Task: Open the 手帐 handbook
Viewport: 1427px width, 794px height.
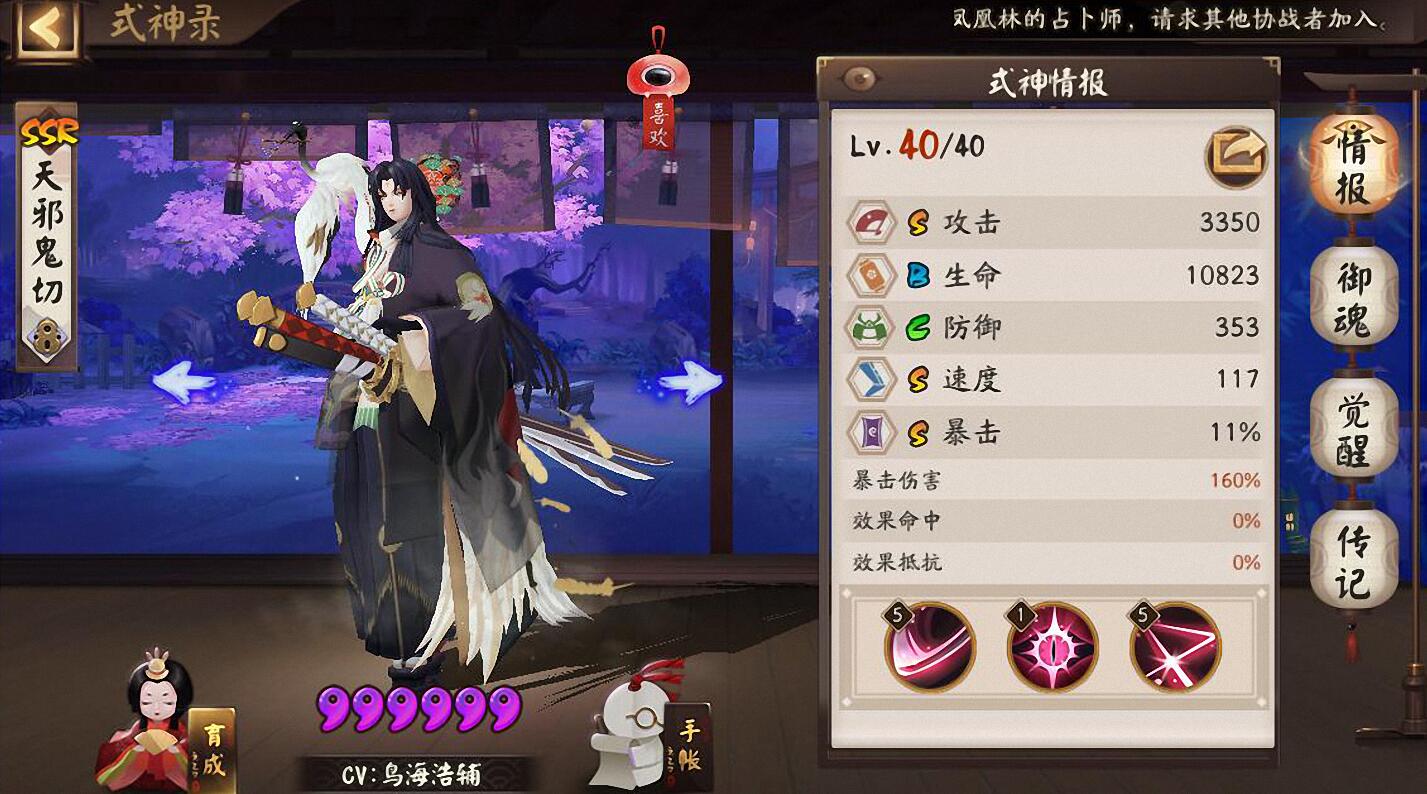Action: click(690, 747)
